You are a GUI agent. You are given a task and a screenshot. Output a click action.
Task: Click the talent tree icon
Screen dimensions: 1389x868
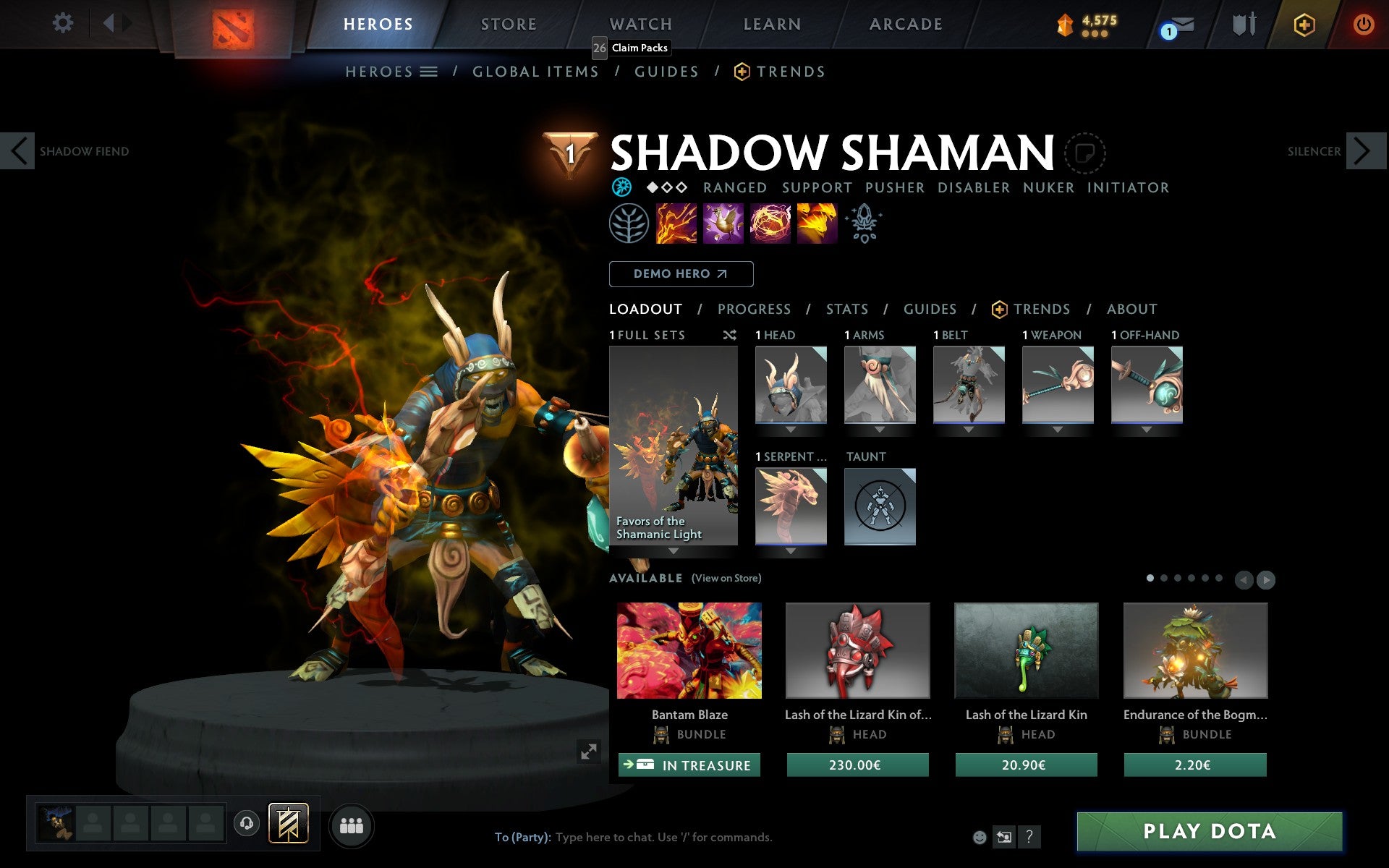click(x=629, y=224)
